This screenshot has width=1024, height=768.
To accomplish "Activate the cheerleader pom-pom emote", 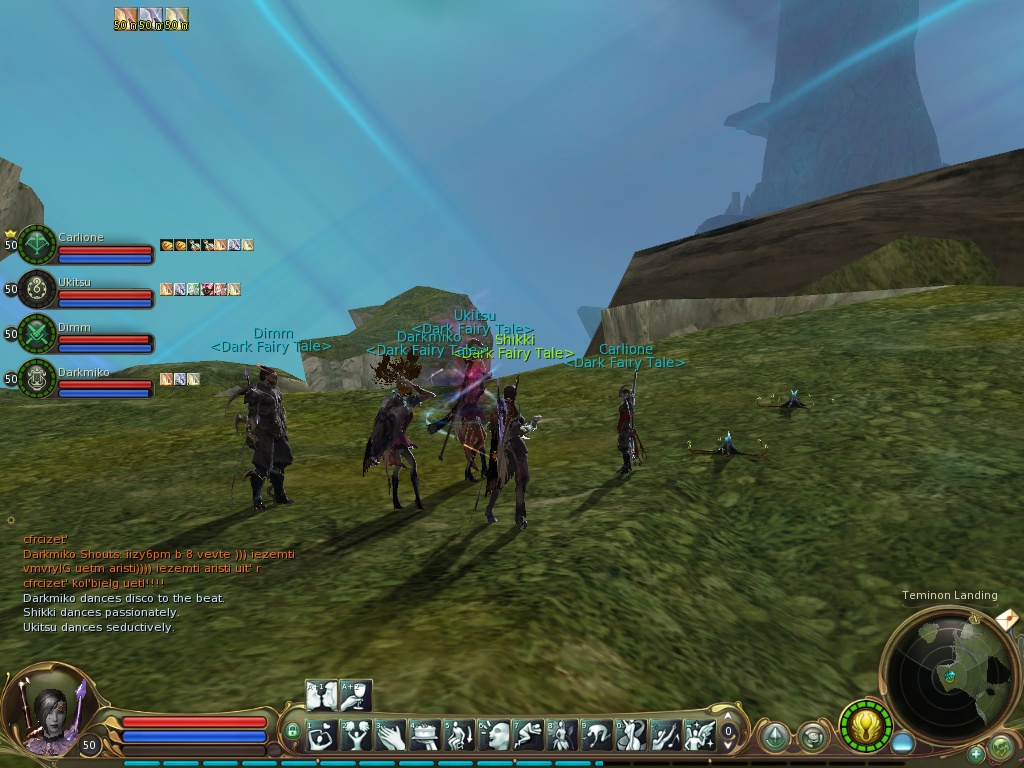I will pyautogui.click(x=356, y=736).
